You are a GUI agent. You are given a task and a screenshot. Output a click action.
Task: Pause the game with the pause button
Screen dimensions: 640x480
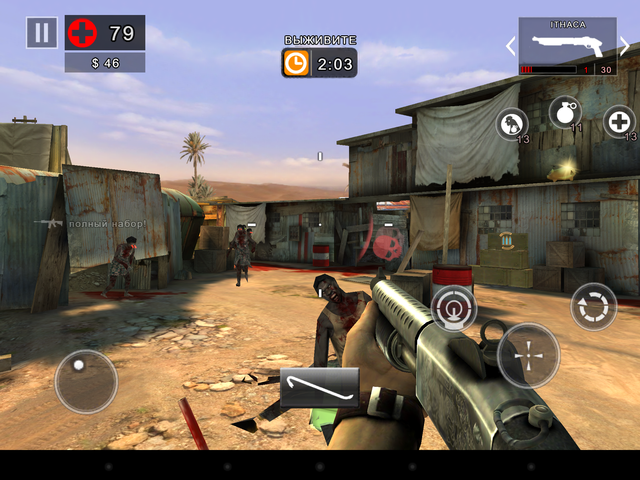pos(41,32)
